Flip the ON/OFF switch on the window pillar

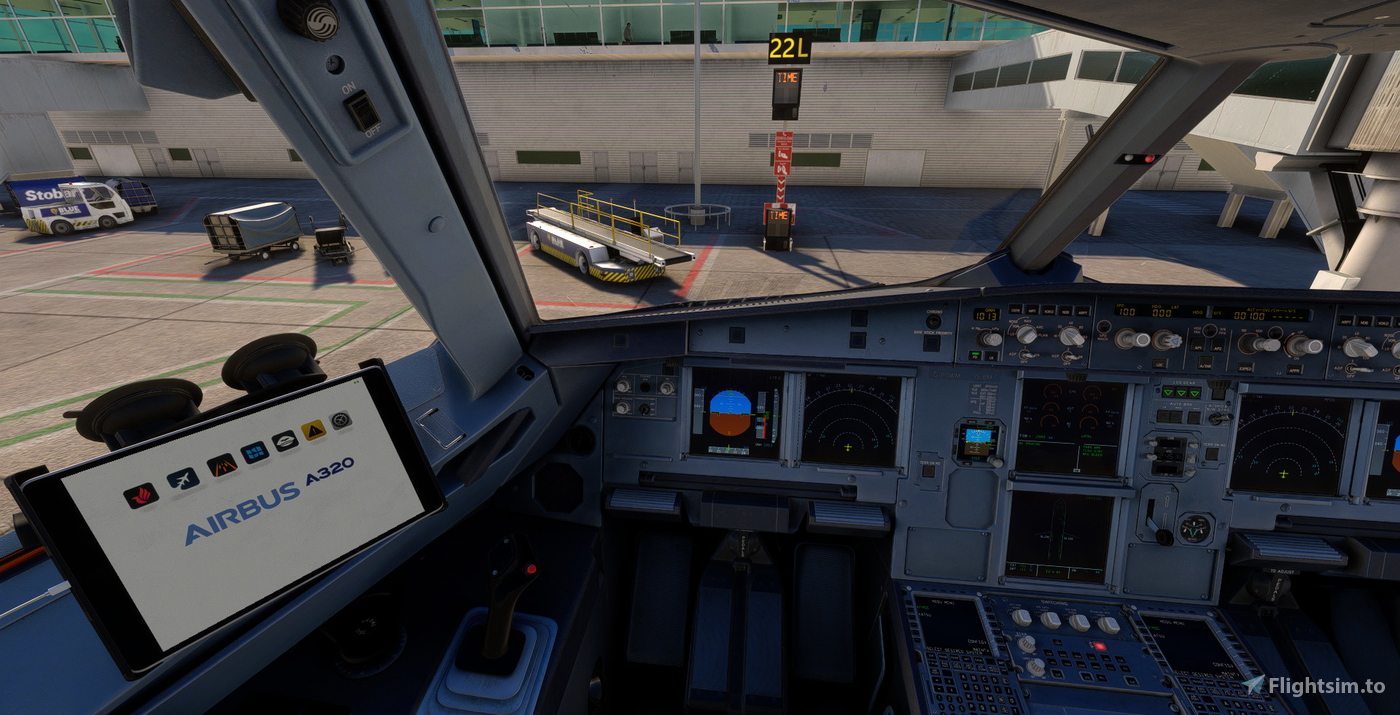360,110
